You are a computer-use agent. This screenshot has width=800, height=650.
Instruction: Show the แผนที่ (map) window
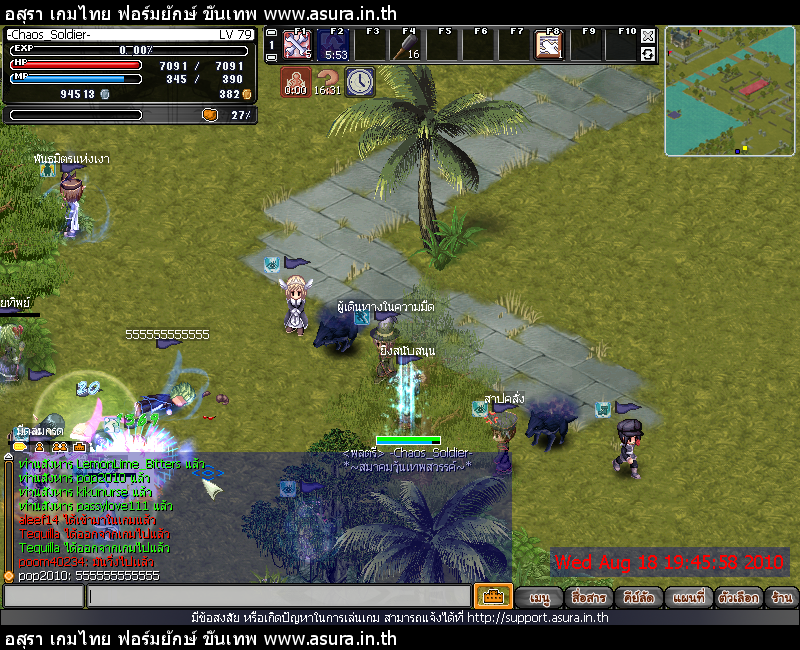click(688, 597)
